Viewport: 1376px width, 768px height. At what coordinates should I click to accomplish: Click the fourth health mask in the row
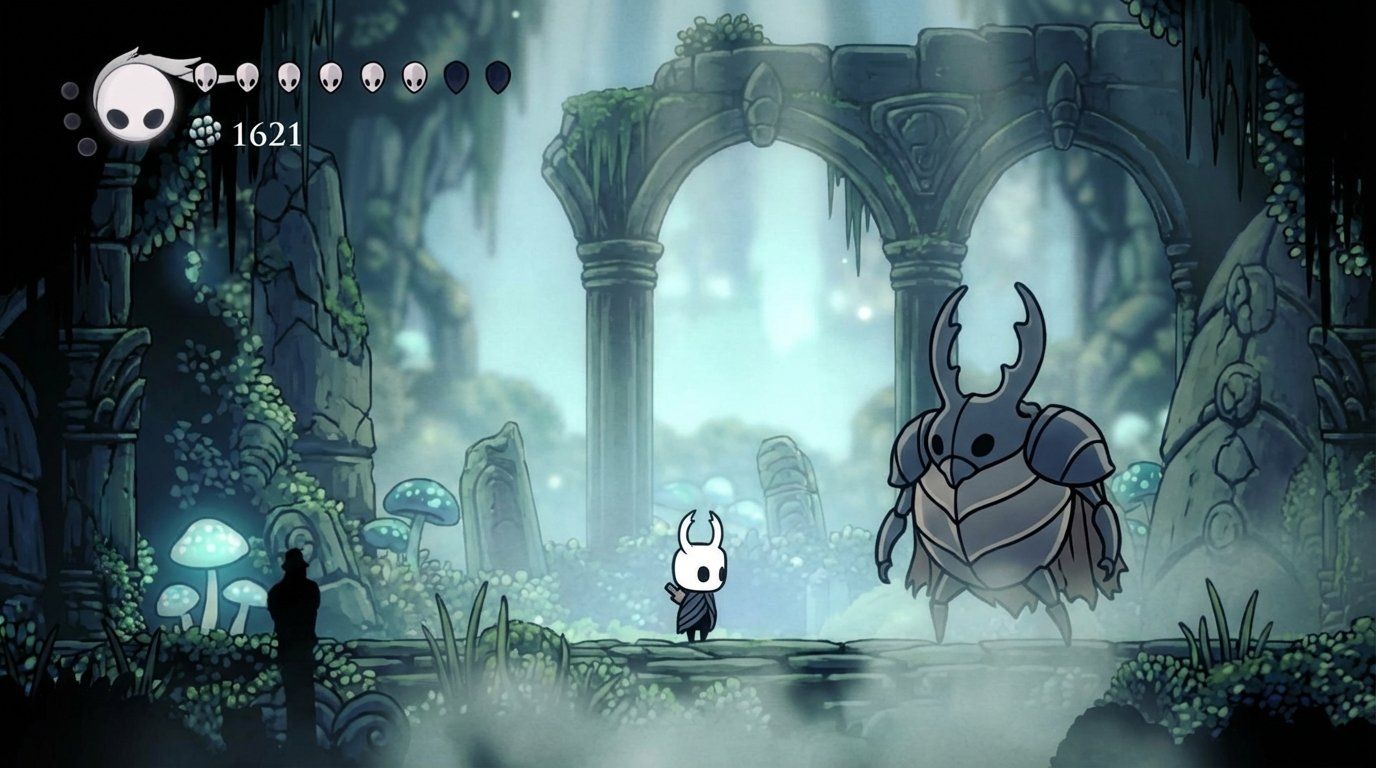329,76
